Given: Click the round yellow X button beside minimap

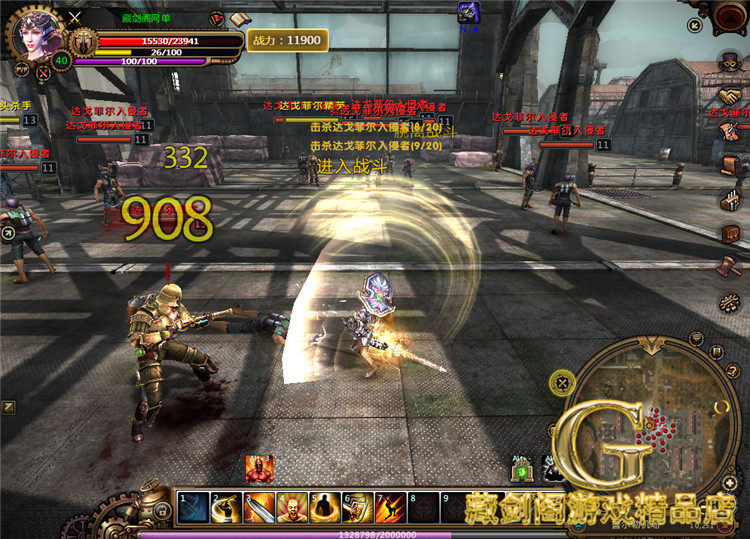Looking at the screenshot, I should pyautogui.click(x=562, y=381).
